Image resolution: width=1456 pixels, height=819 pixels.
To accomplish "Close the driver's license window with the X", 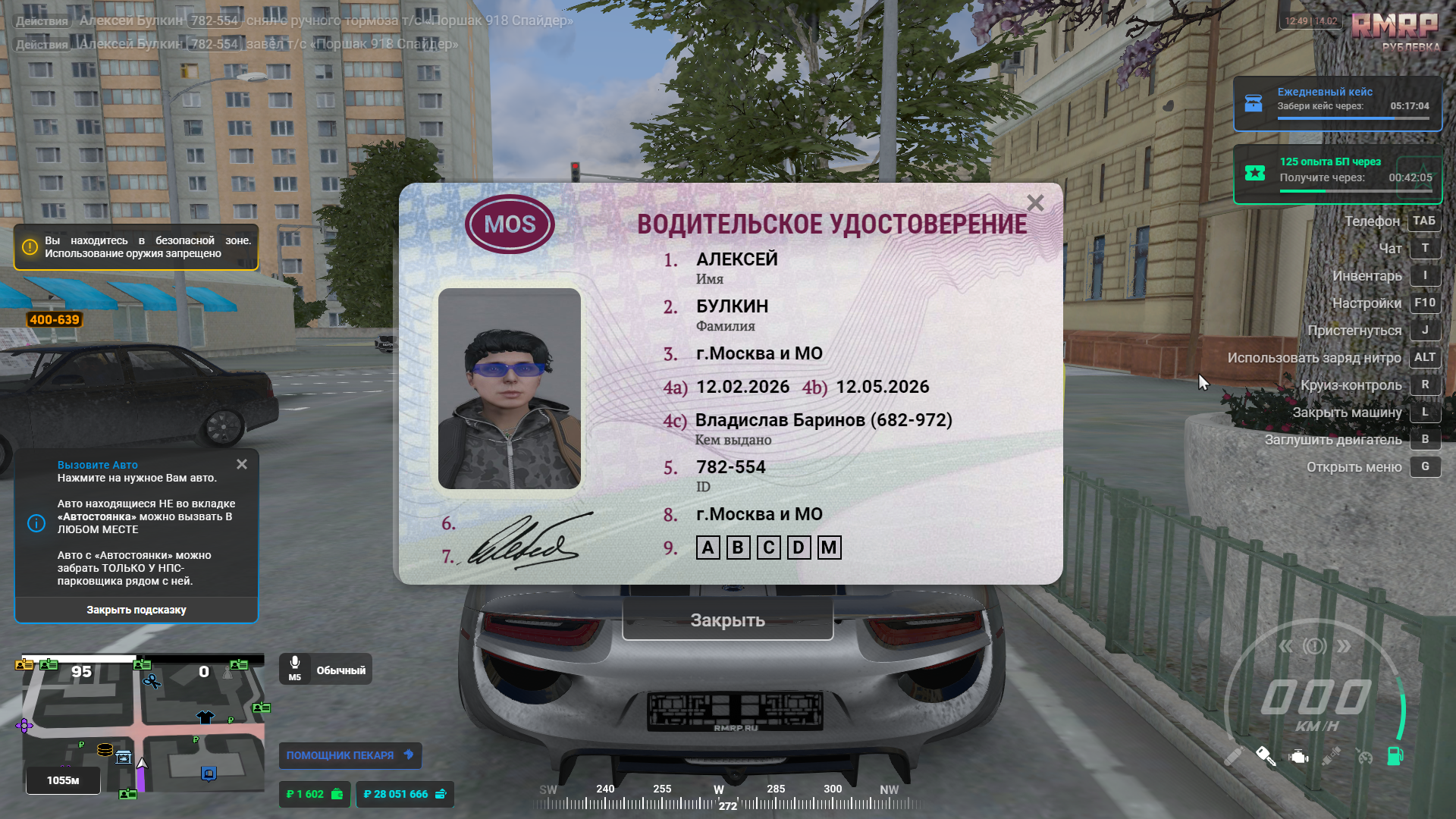I will point(1035,203).
